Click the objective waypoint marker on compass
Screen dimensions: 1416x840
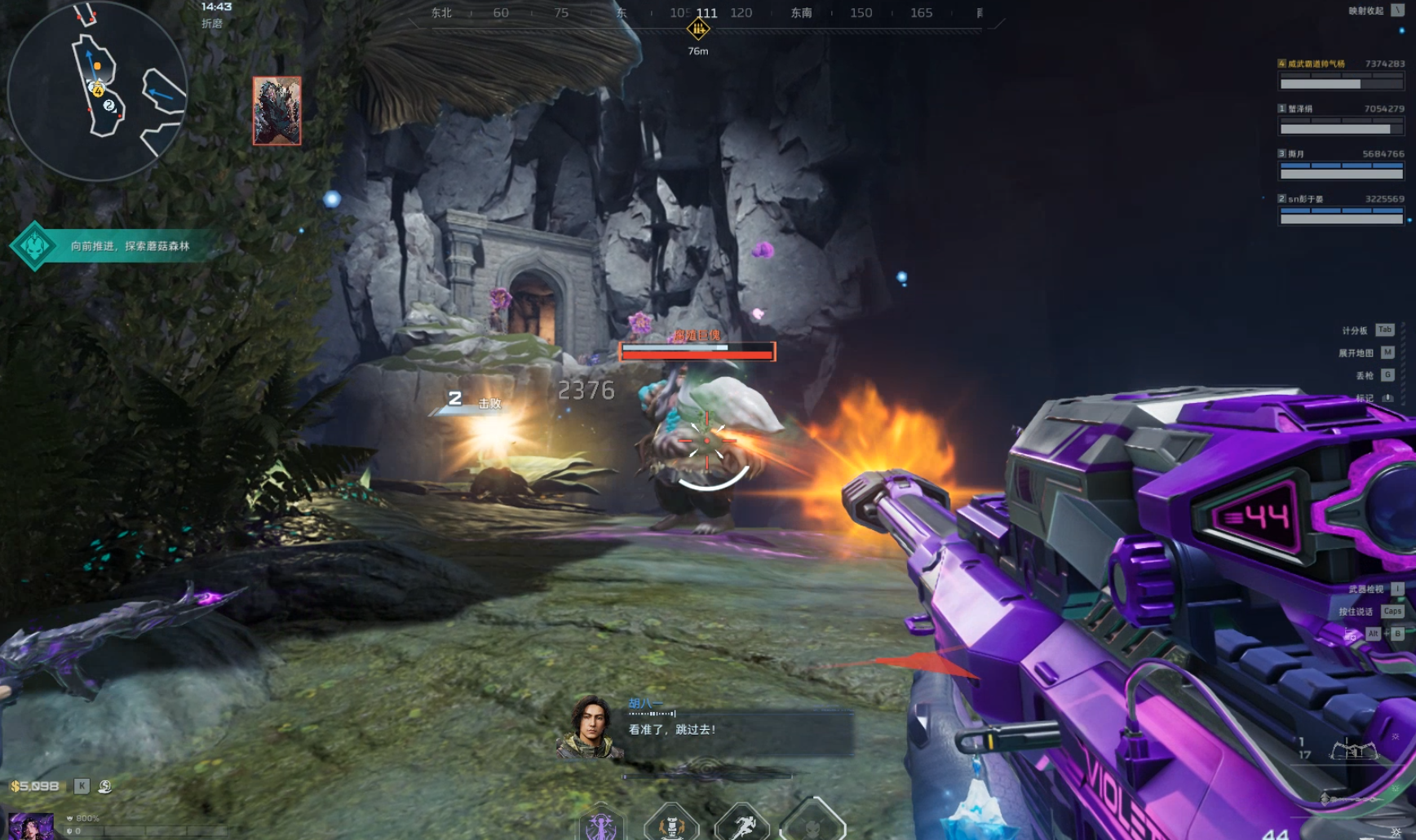pyautogui.click(x=698, y=29)
